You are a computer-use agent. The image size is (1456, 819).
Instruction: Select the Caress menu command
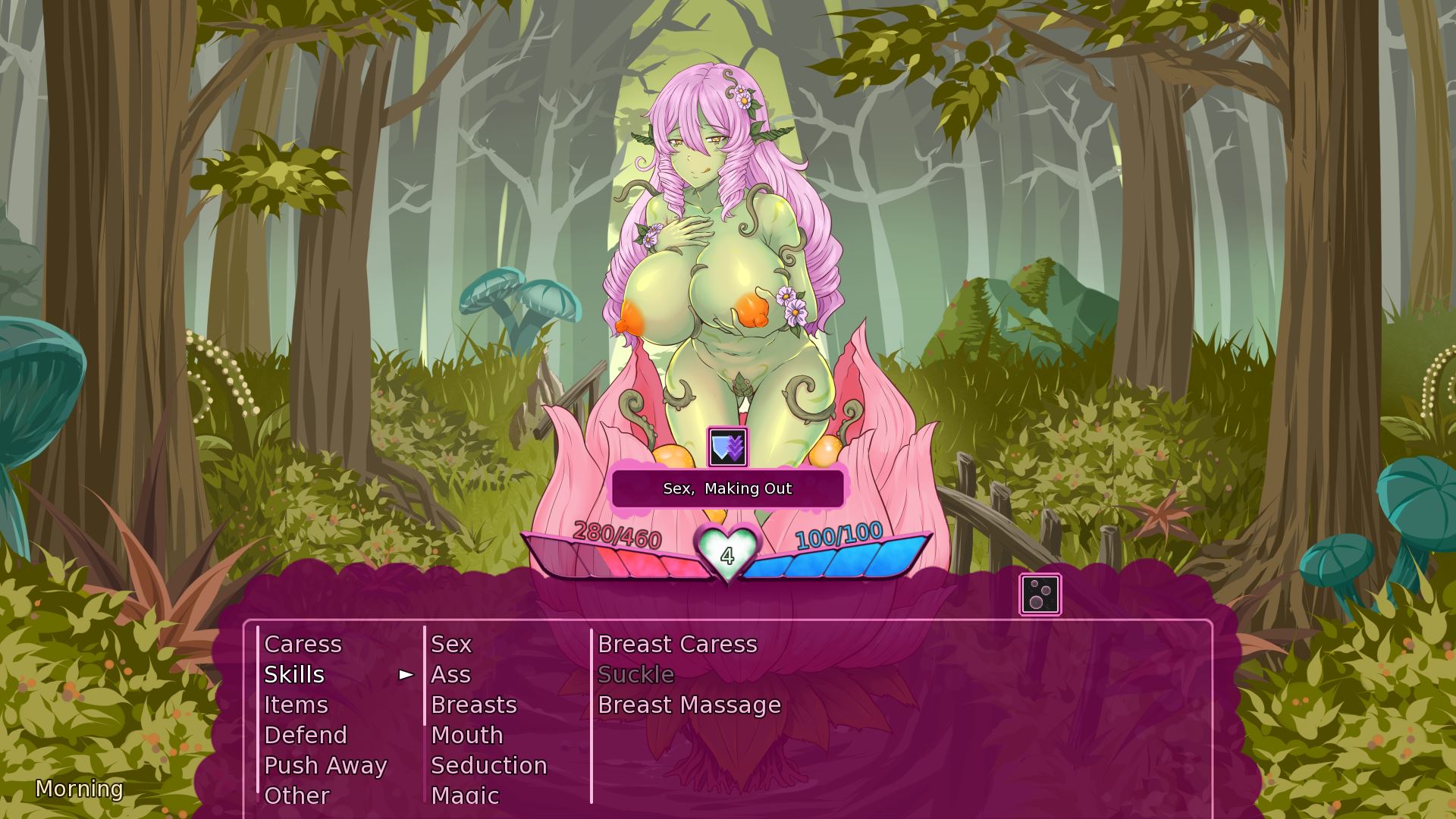[303, 644]
